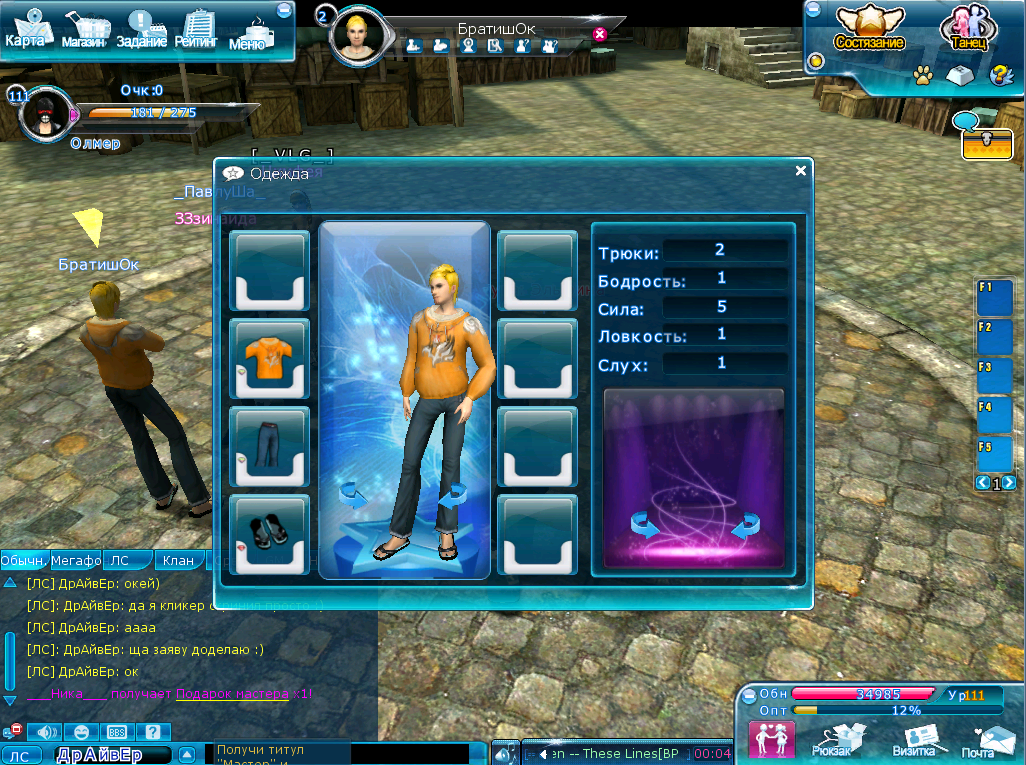The image size is (1026, 765).
Task: Click the white keyboard key icon
Action: pos(960,74)
